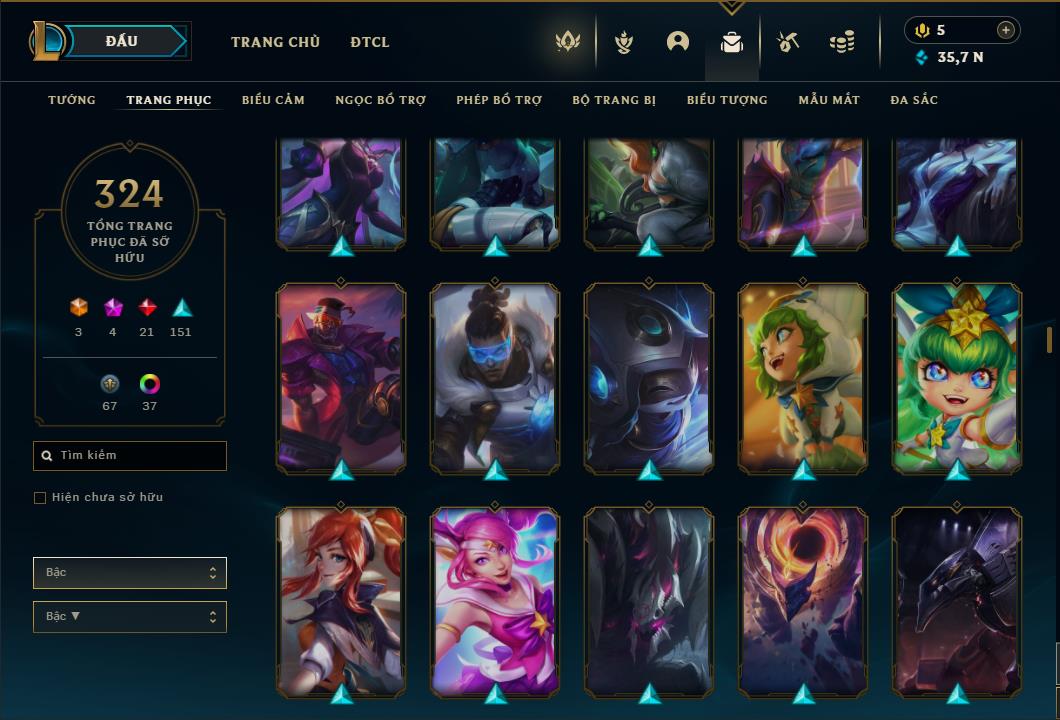Switch to the TƯỚNG tab
The image size is (1060, 720).
point(72,100)
